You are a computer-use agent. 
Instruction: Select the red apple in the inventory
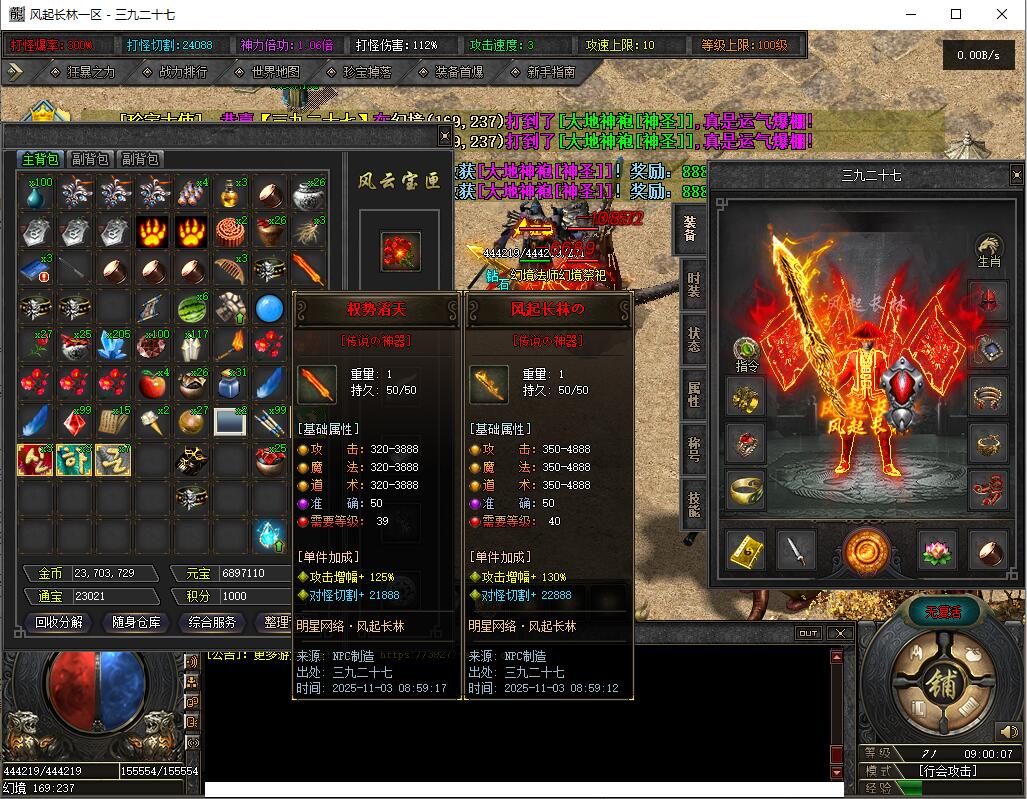point(152,384)
